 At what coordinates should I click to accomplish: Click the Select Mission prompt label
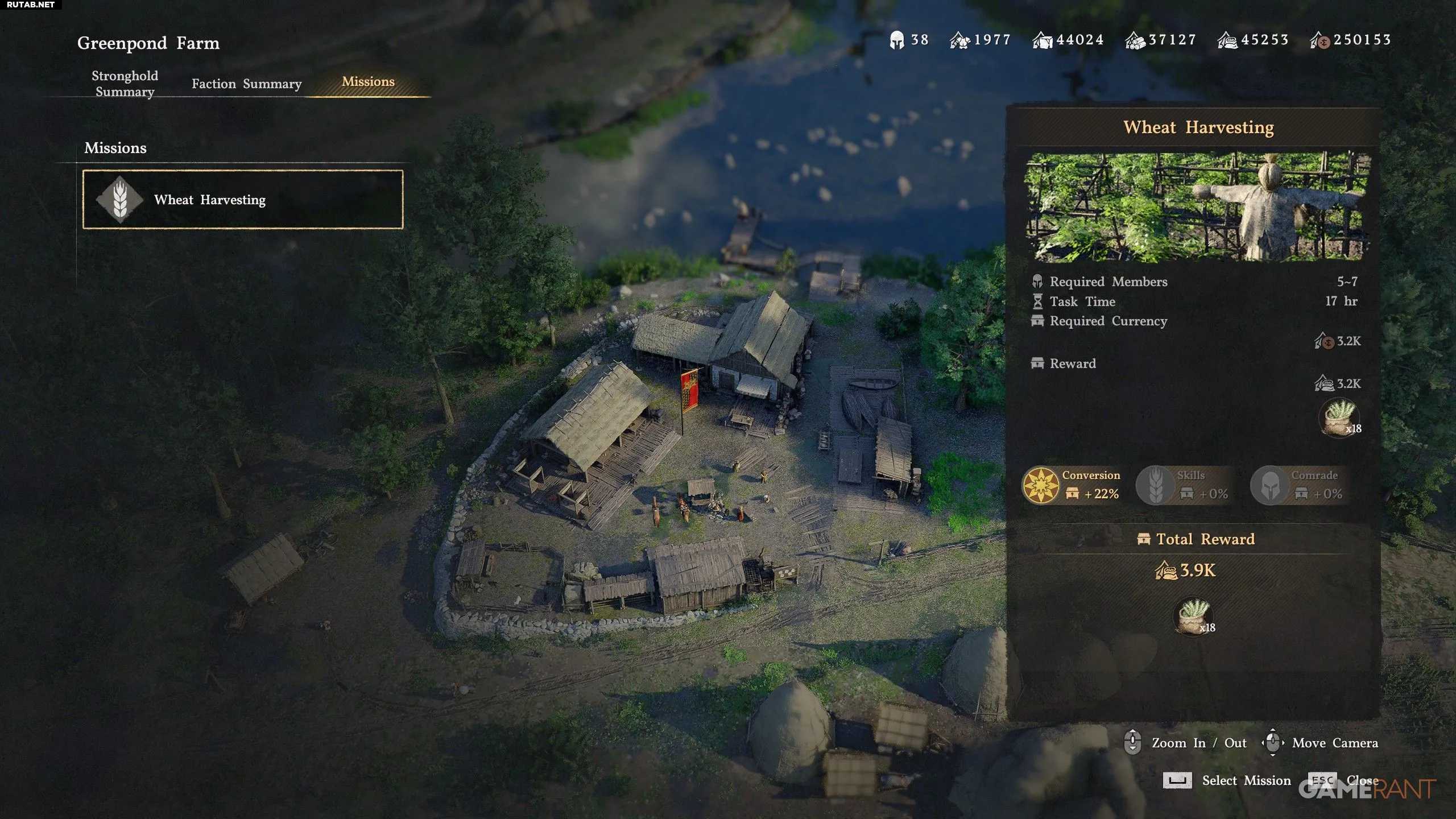(x=1246, y=780)
